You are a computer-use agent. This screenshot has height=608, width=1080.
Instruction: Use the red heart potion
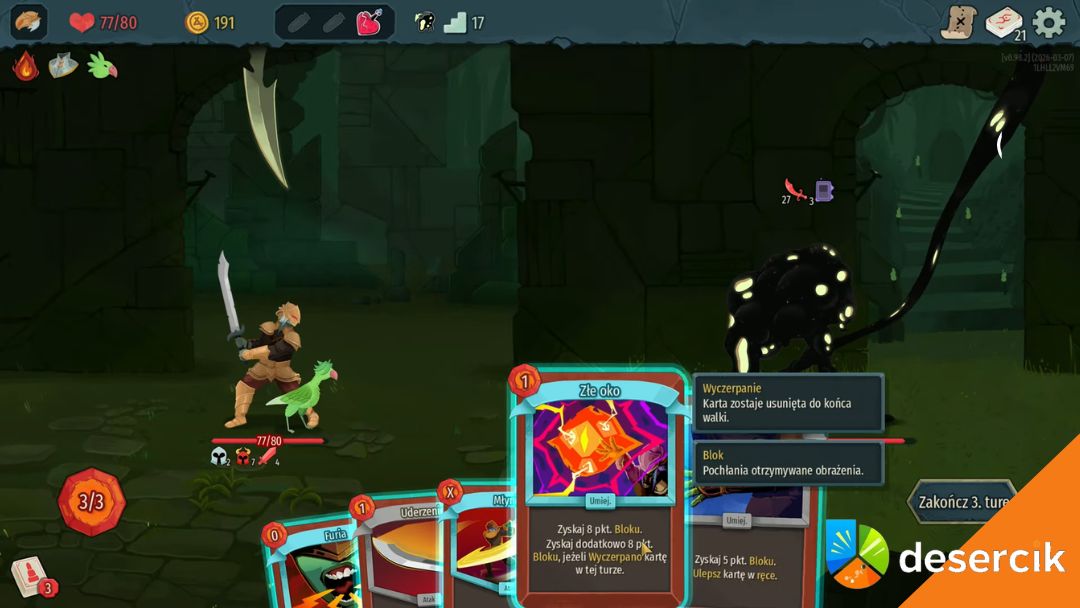coord(371,22)
